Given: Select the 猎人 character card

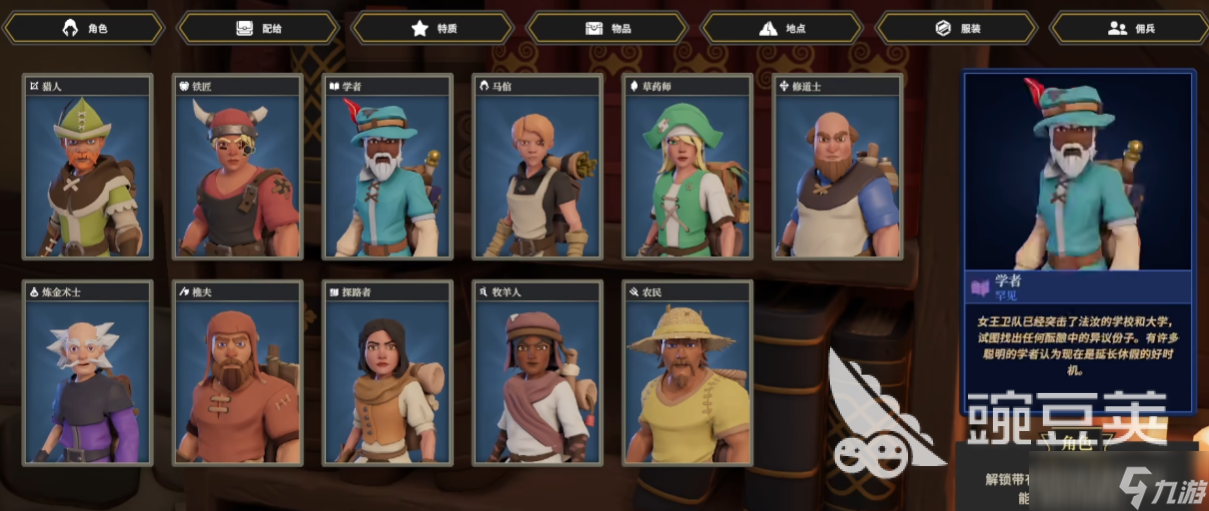Looking at the screenshot, I should pos(88,167).
